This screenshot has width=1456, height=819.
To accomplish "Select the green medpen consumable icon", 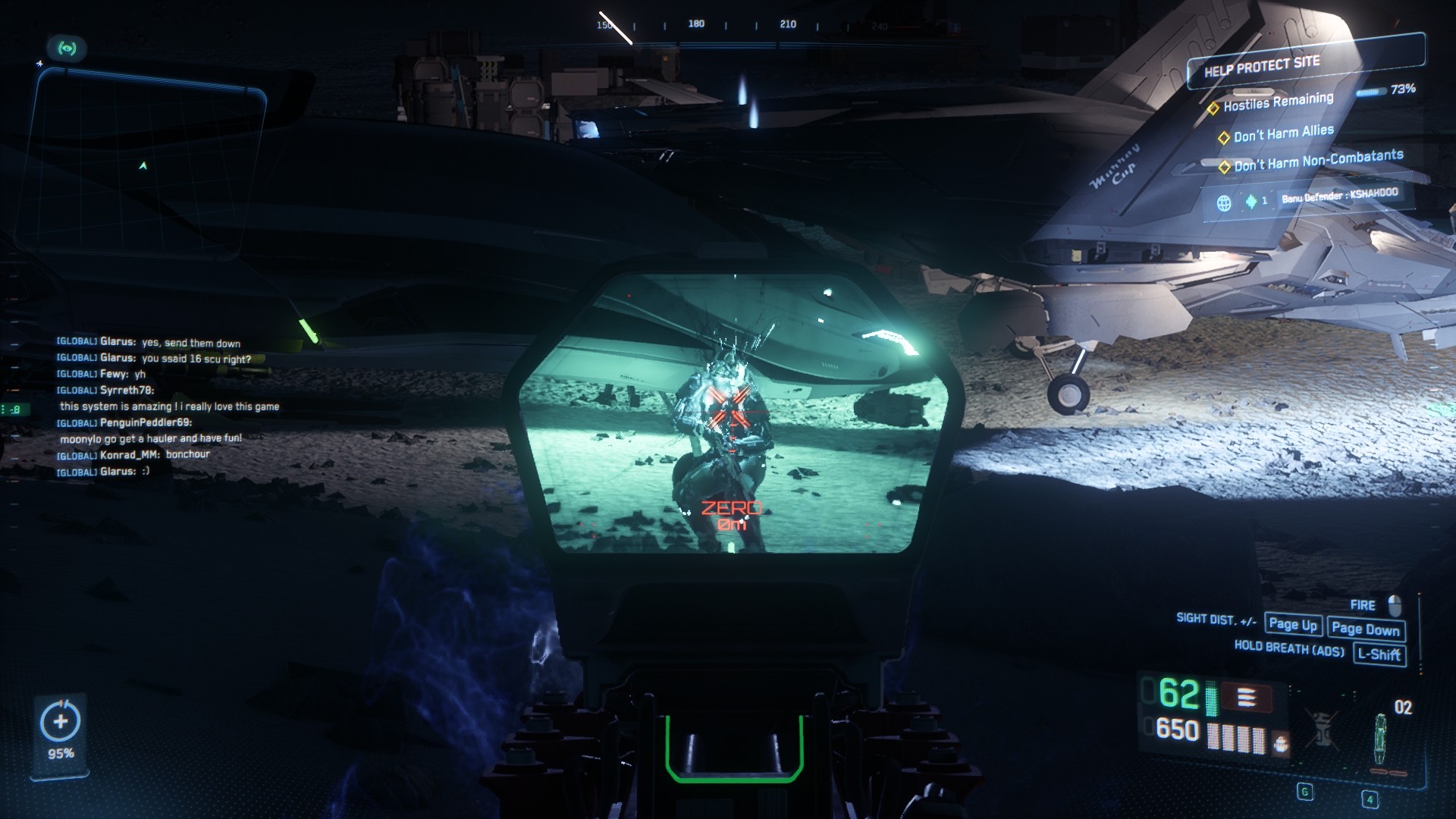I will point(1380,739).
